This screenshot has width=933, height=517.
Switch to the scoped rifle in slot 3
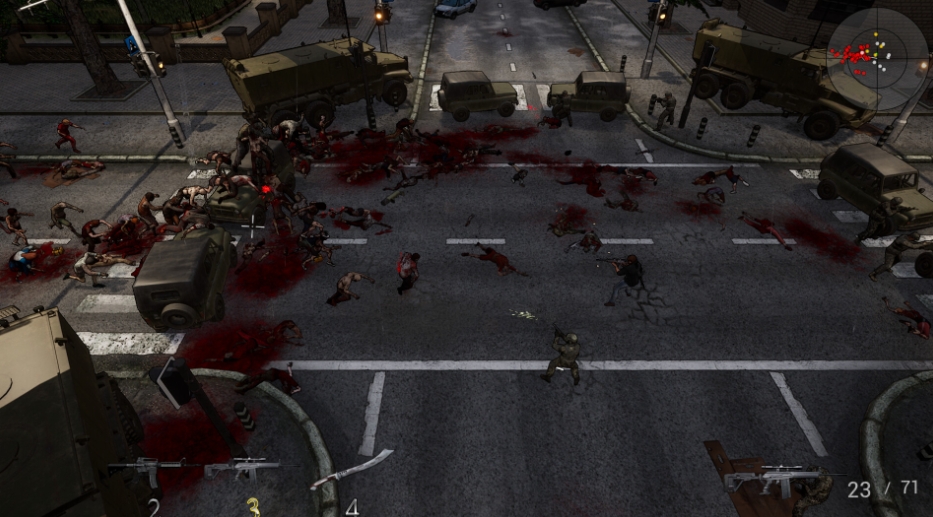(x=243, y=467)
